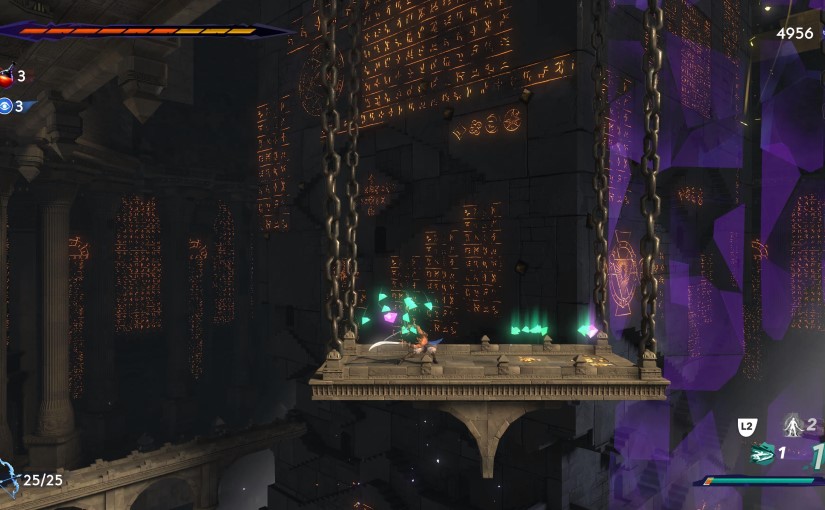Viewport: 825px width, 510px height.
Task: Select the glowing blue bow icon
Action: coord(9,478)
